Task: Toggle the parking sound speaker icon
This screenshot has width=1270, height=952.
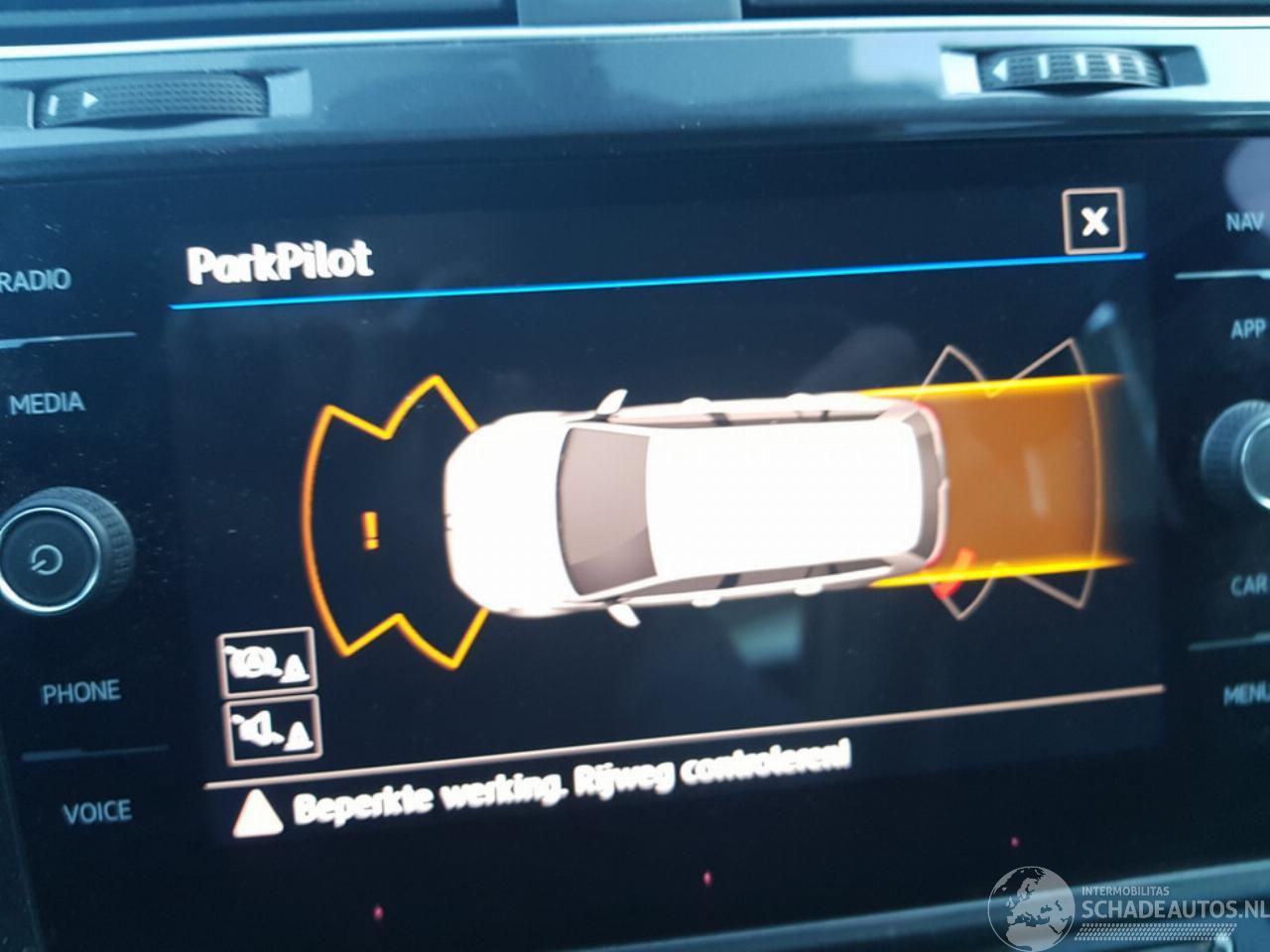Action: [273, 729]
